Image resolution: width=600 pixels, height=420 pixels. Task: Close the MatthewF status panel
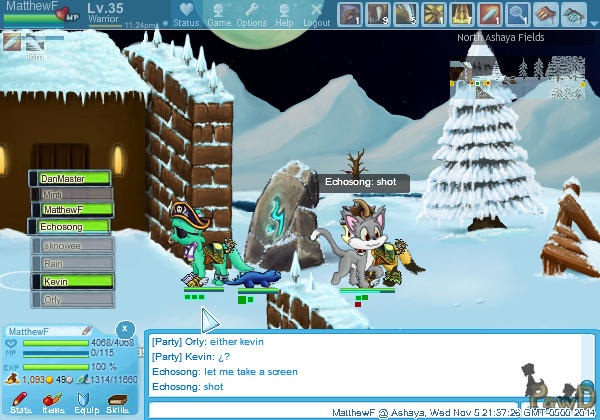tap(124, 328)
